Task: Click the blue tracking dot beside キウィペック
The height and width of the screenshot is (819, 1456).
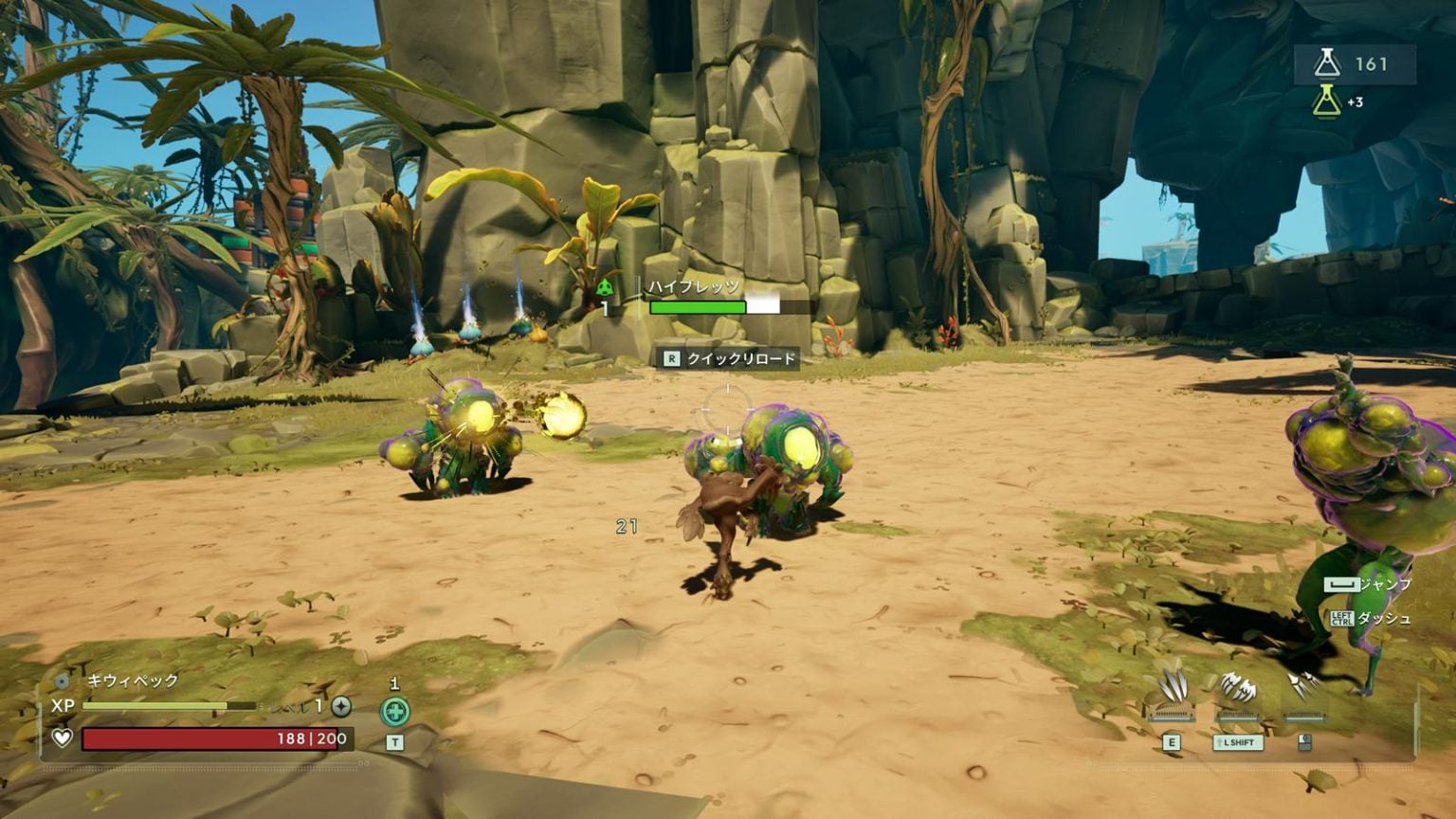Action: click(60, 682)
